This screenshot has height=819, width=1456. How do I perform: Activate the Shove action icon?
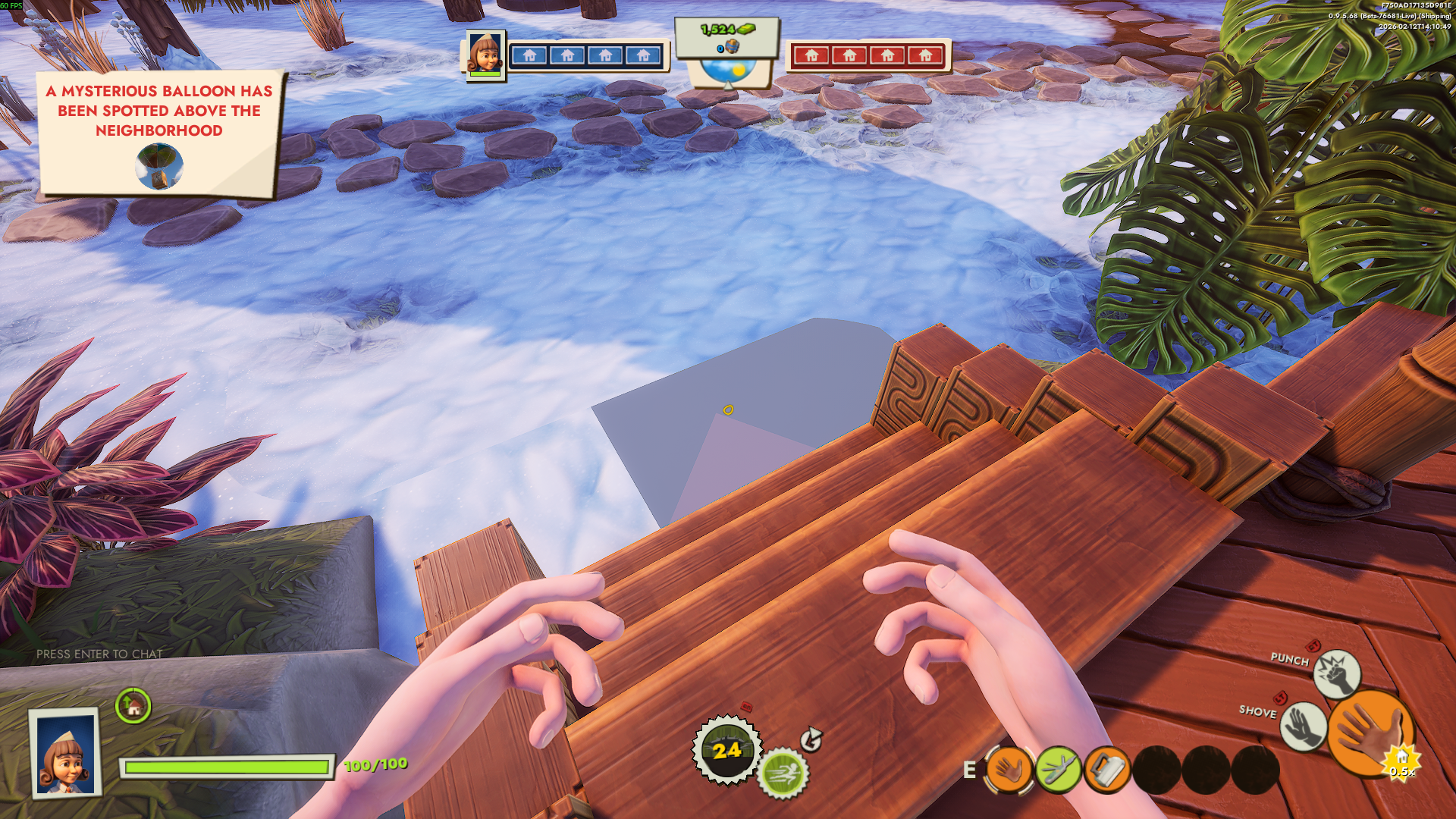tap(1303, 726)
